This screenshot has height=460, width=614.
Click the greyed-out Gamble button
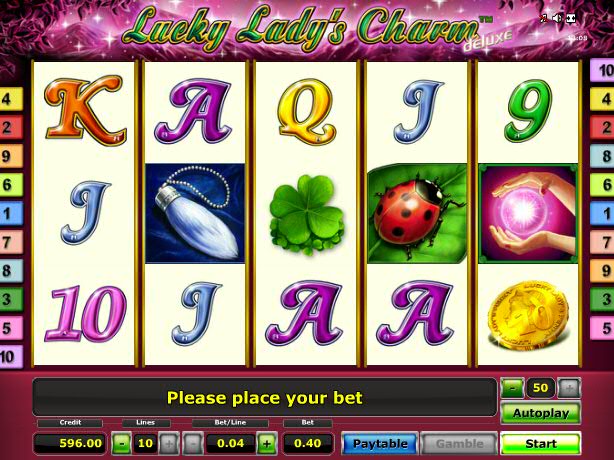459,443
